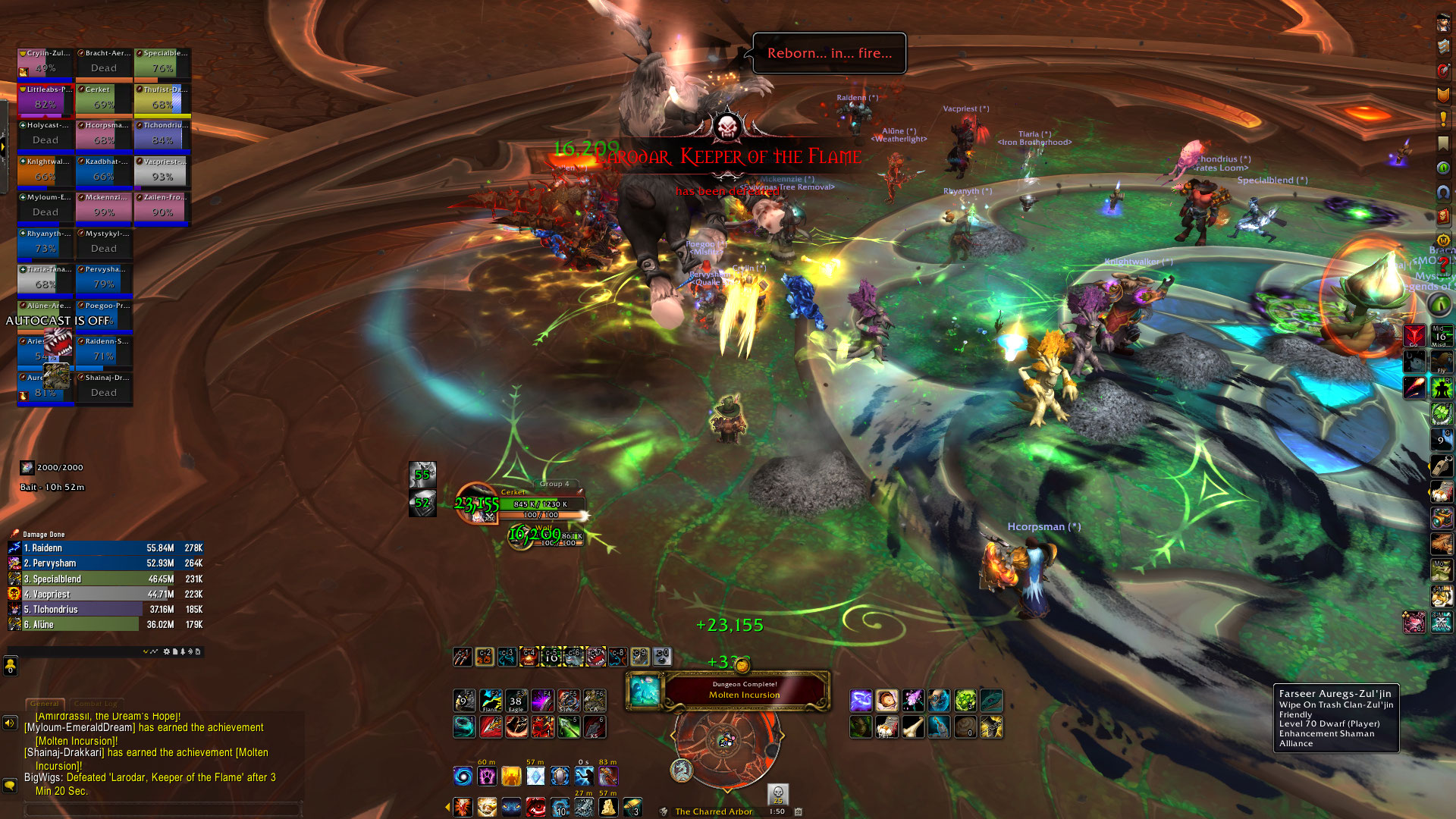Image resolution: width=1456 pixels, height=819 pixels.
Task: Click the skull difficulty indicator below minimap
Action: 777,794
